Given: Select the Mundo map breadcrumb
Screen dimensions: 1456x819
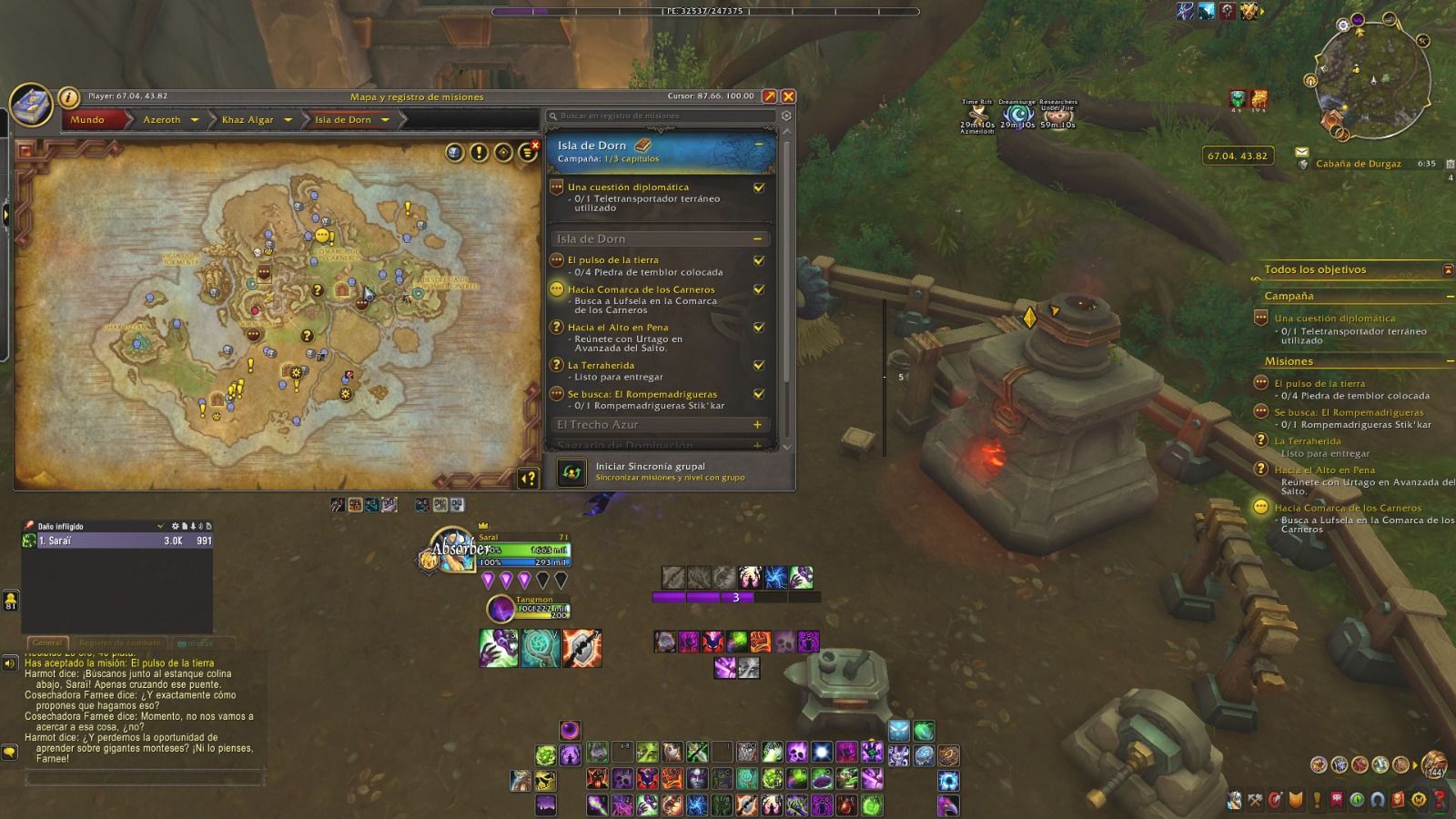Looking at the screenshot, I should pos(87,120).
